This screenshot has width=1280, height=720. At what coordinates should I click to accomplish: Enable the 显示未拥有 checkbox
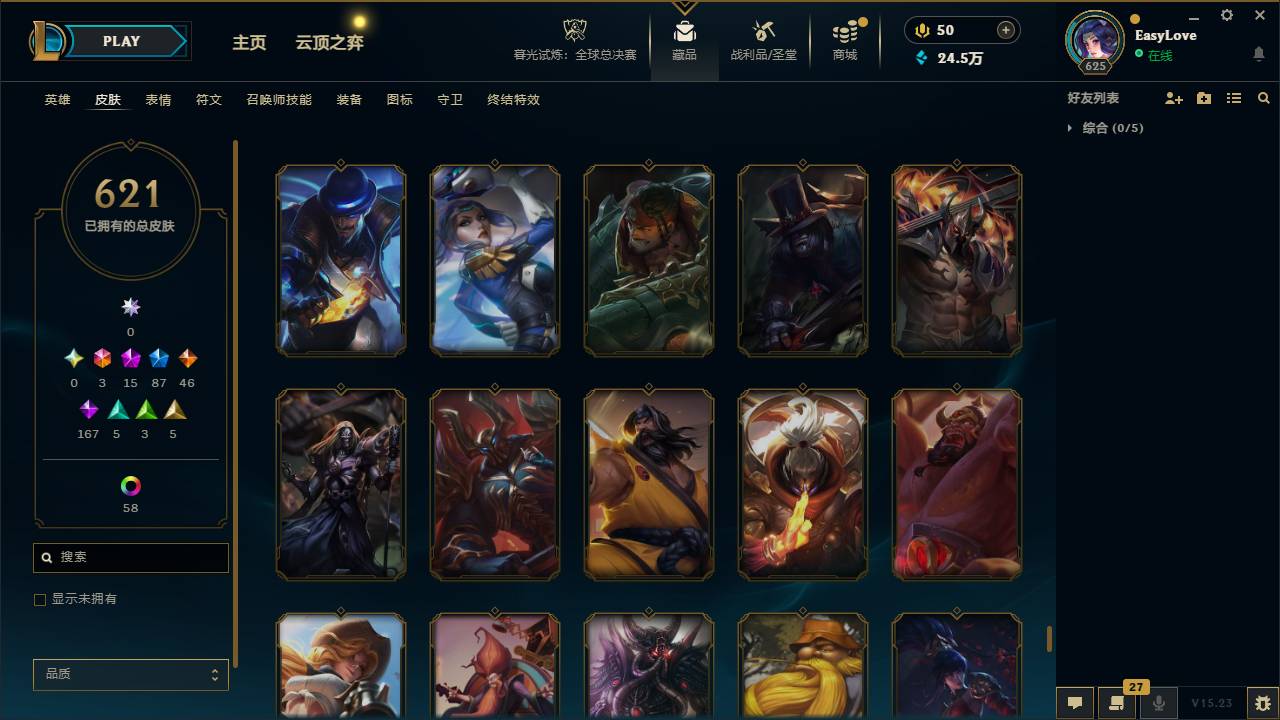[40, 599]
